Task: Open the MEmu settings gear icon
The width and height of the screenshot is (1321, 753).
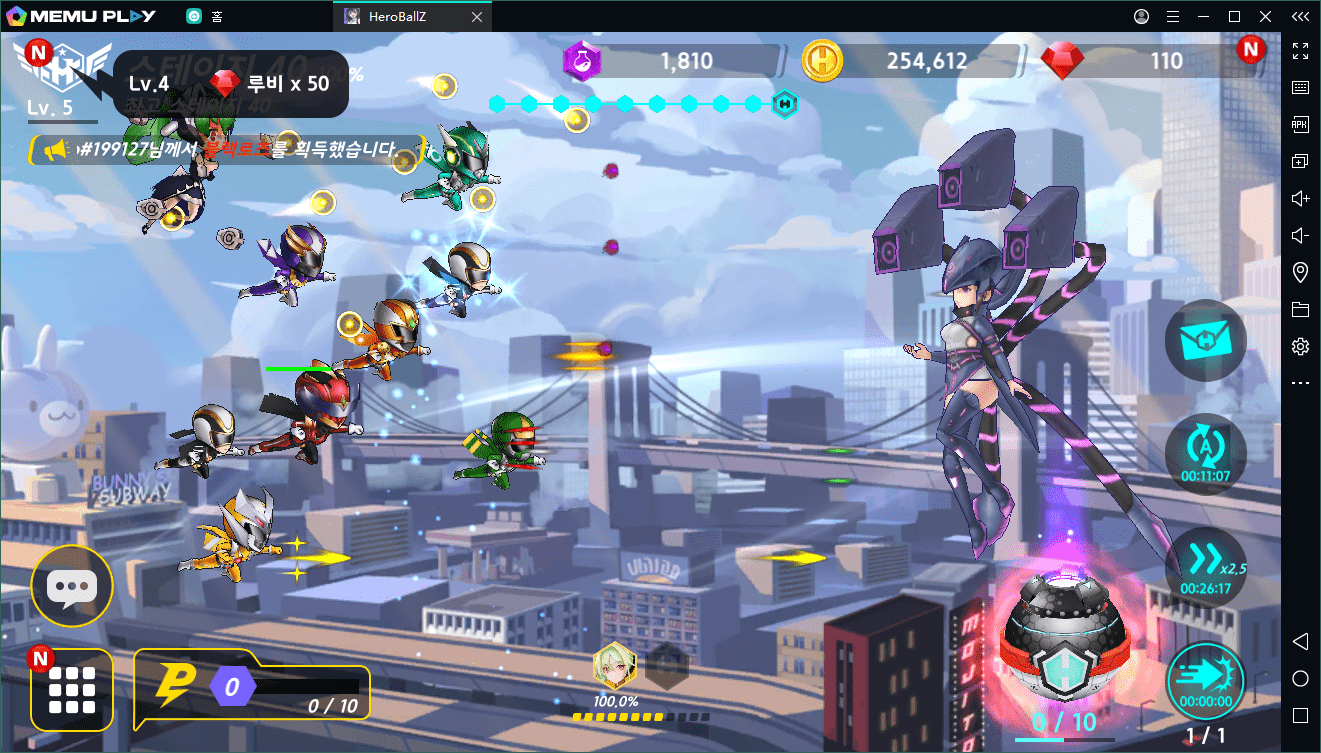Action: pos(1300,346)
